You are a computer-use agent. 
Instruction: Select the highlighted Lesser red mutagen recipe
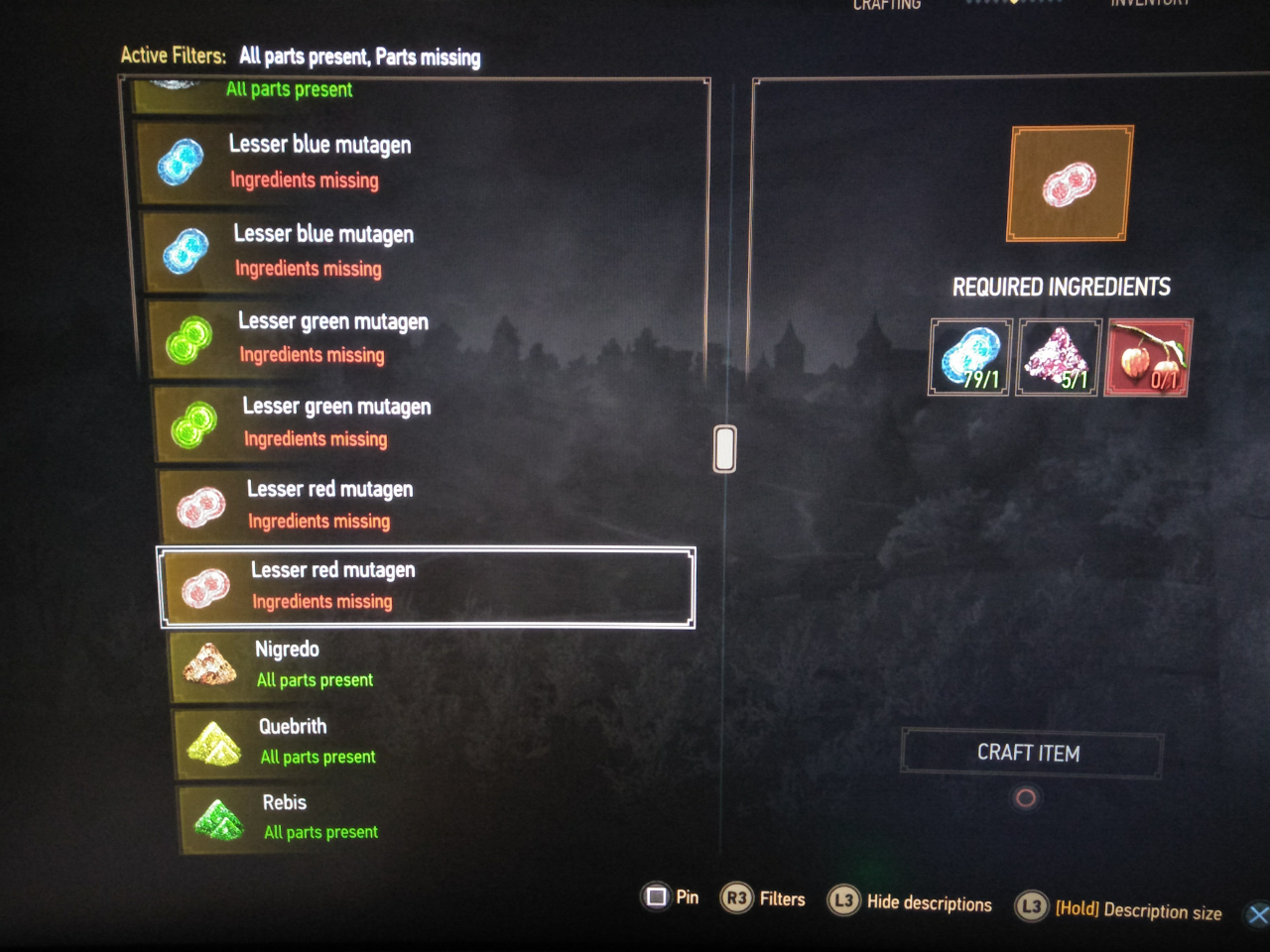(x=427, y=587)
